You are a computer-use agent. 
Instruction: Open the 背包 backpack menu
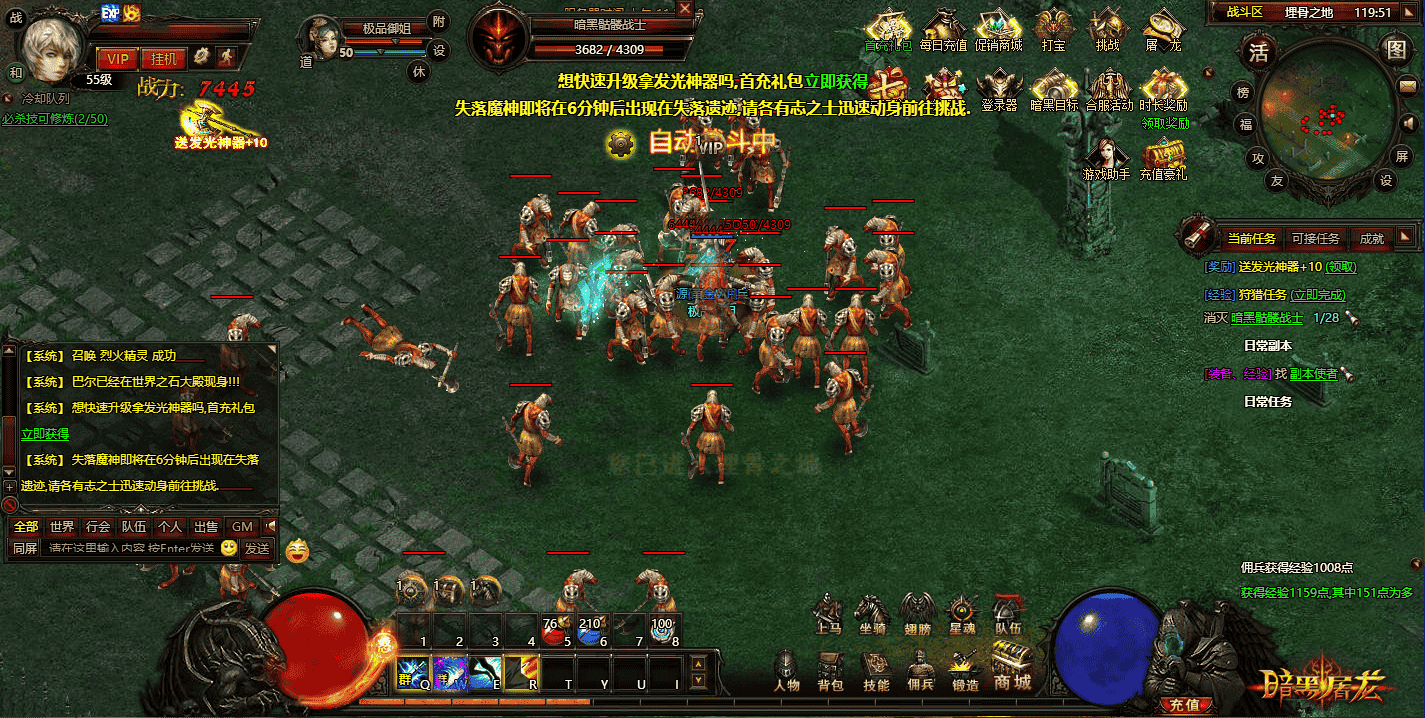click(x=831, y=671)
